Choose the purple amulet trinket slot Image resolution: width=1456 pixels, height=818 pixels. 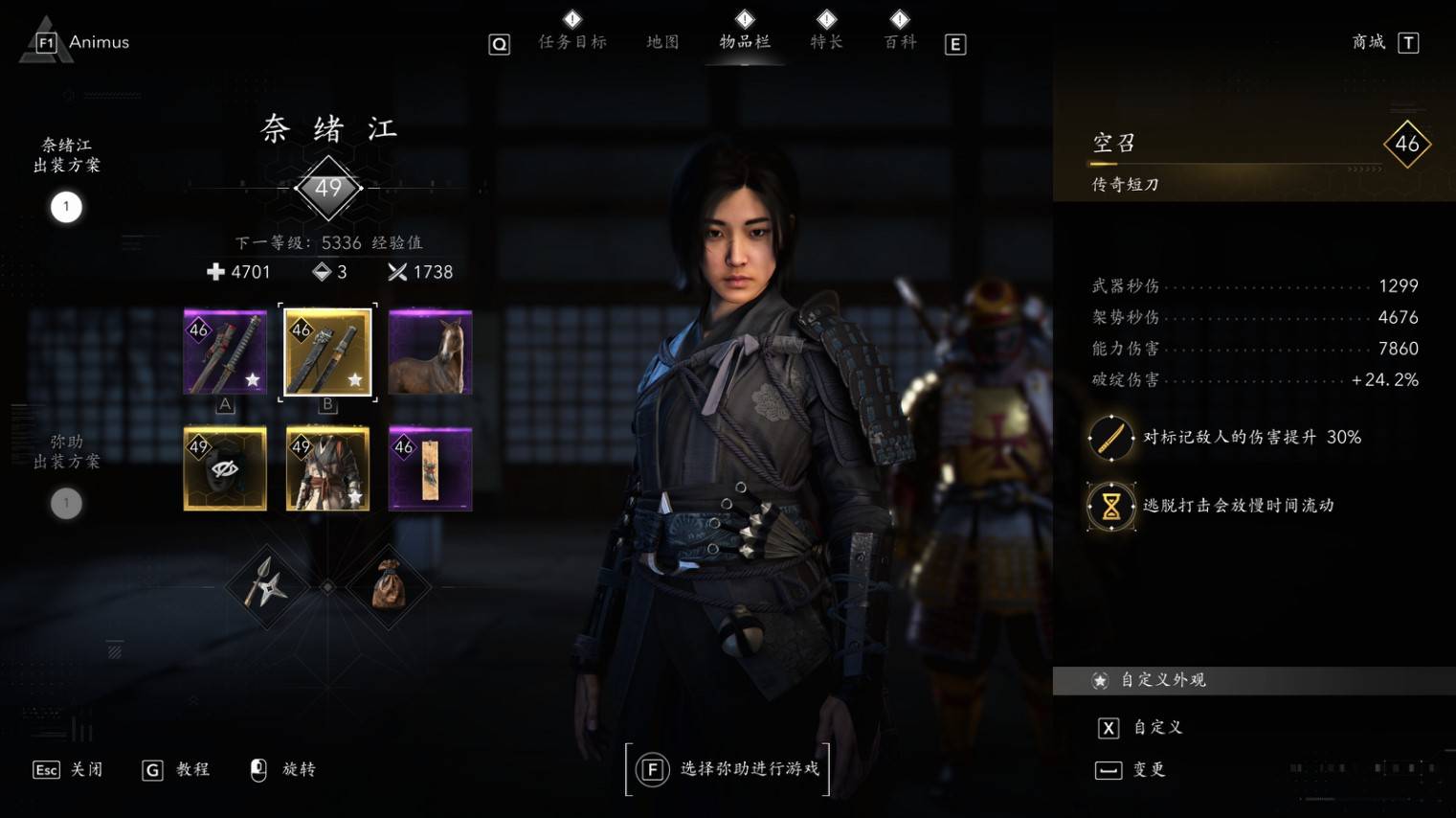(x=431, y=469)
